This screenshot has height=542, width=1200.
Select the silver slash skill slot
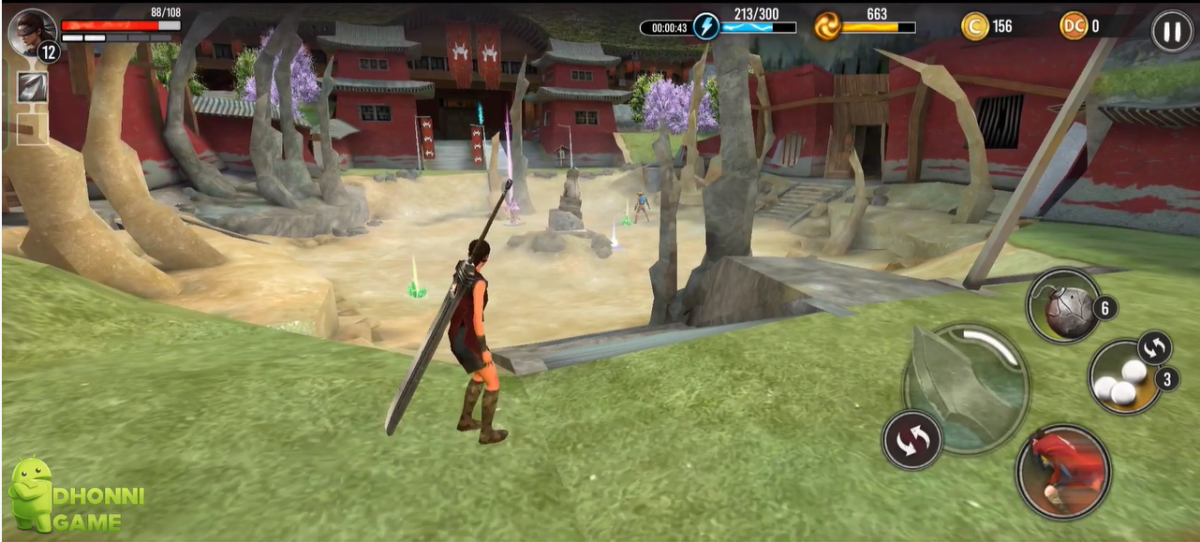tap(32, 88)
